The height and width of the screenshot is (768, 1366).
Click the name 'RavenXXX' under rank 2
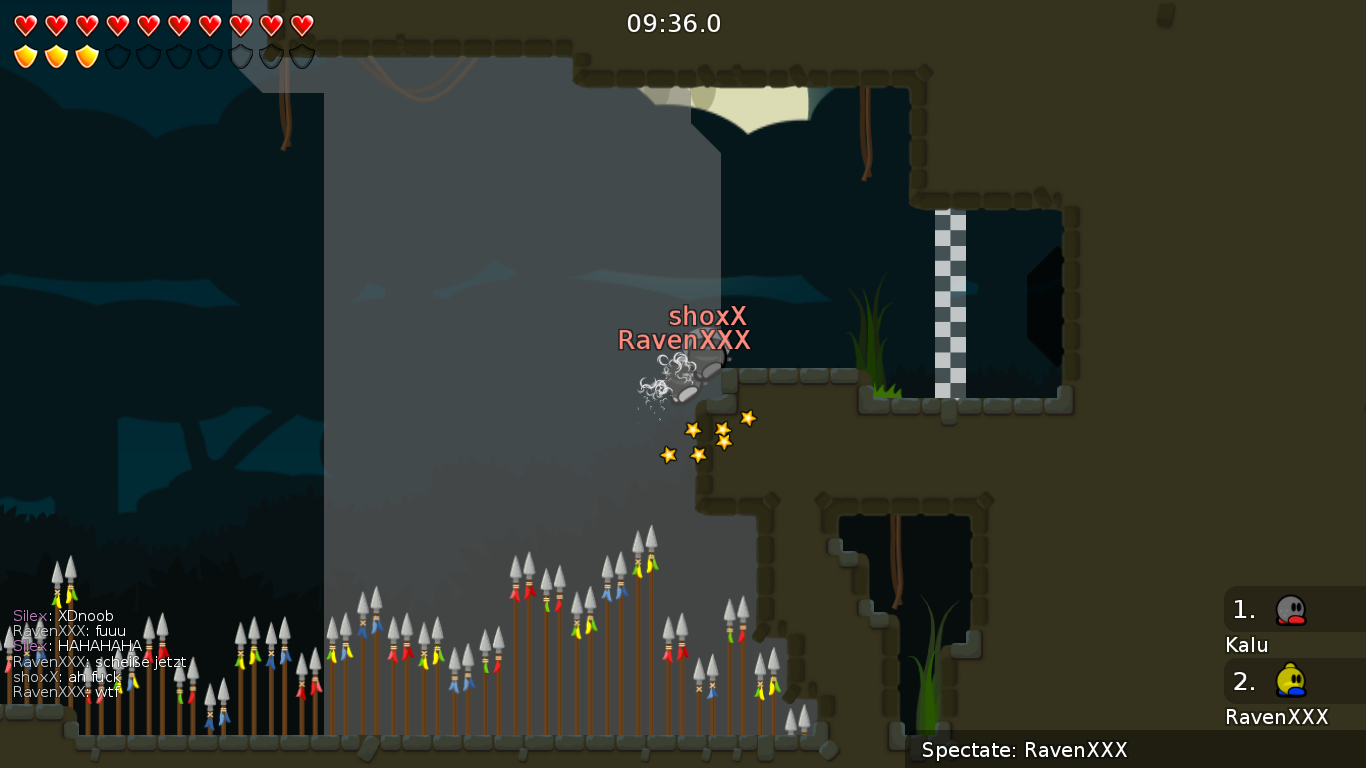pyautogui.click(x=1279, y=717)
